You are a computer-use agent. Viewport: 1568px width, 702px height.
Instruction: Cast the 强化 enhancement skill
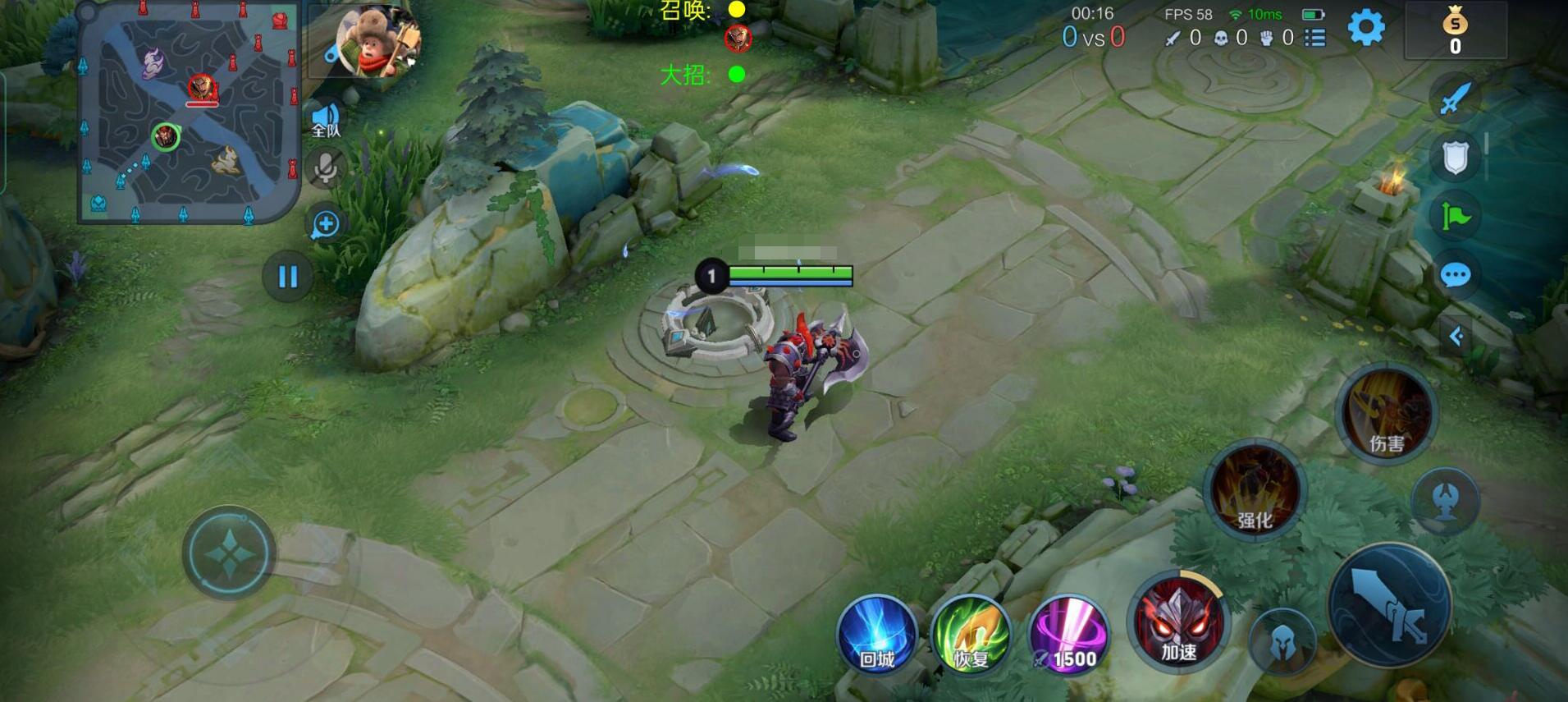(1254, 490)
